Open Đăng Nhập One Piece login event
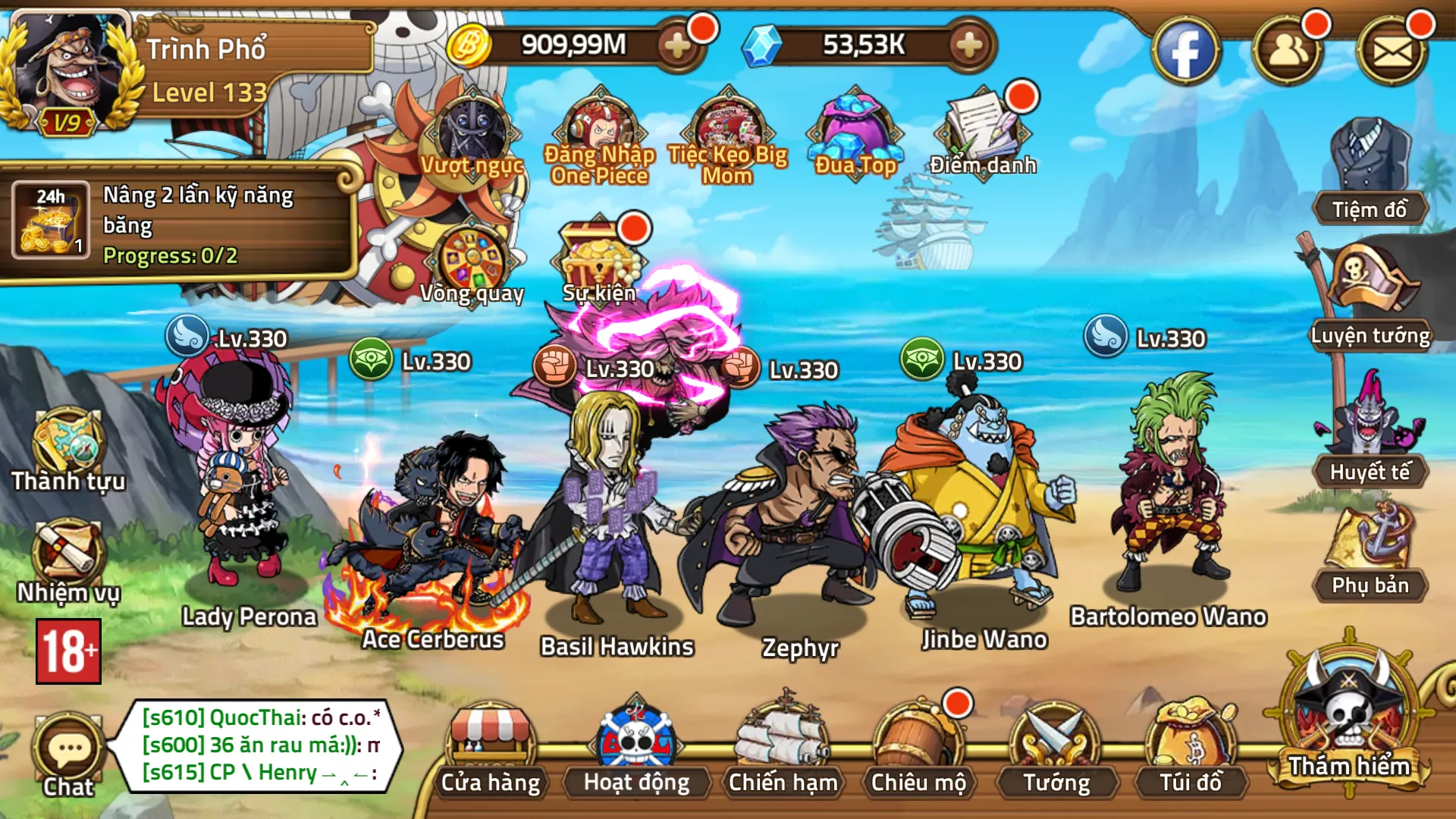Screen dimensions: 1456x819 point(599,125)
